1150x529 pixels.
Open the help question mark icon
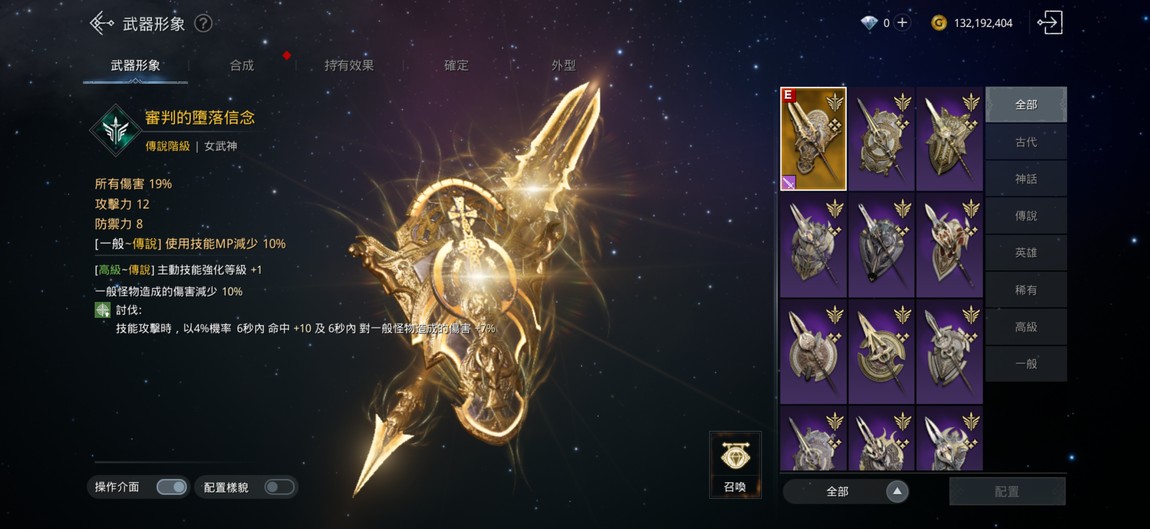(x=203, y=23)
